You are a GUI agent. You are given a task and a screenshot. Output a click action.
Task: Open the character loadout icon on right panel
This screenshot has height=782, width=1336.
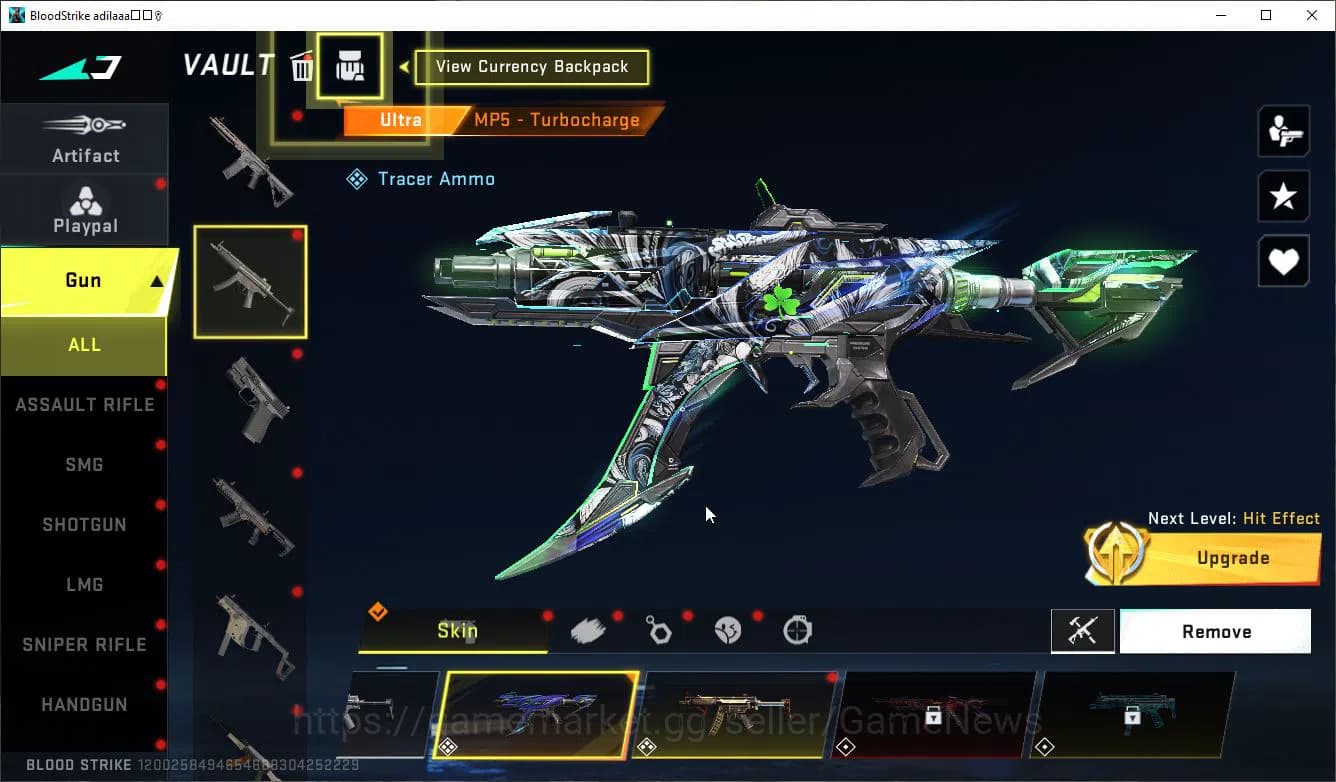click(x=1283, y=131)
